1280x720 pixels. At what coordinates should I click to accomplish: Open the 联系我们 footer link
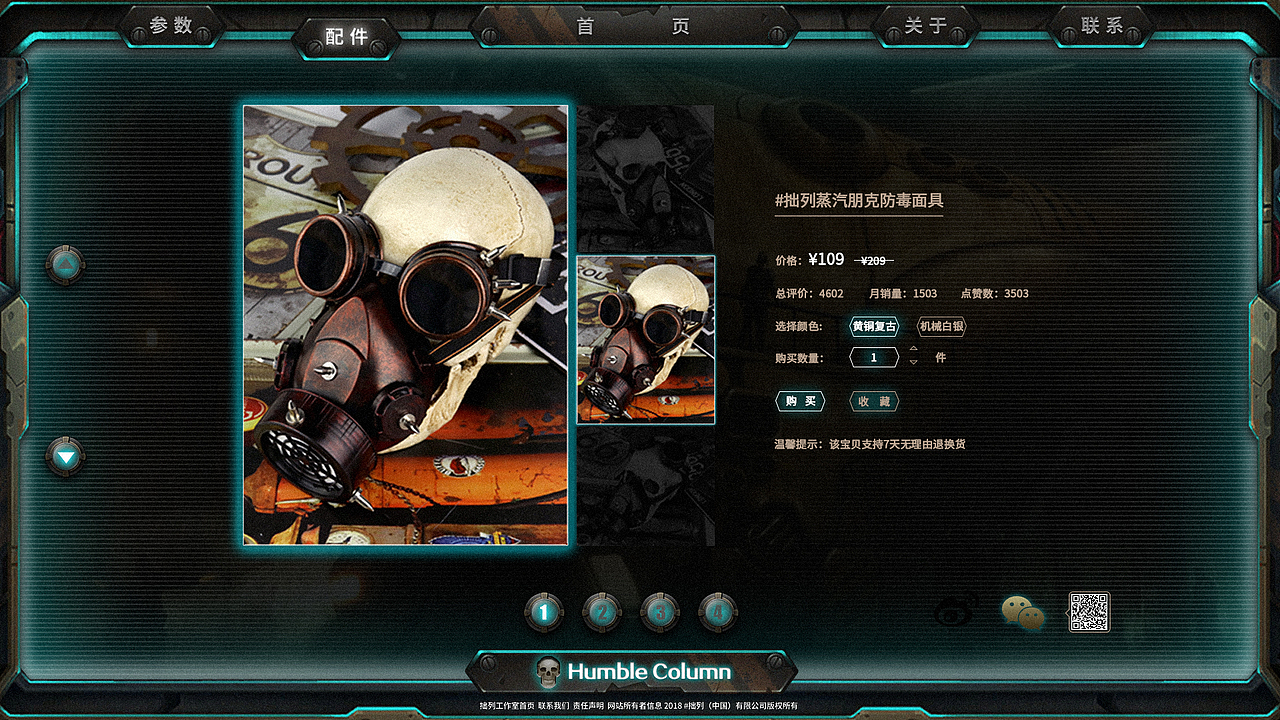coord(554,705)
